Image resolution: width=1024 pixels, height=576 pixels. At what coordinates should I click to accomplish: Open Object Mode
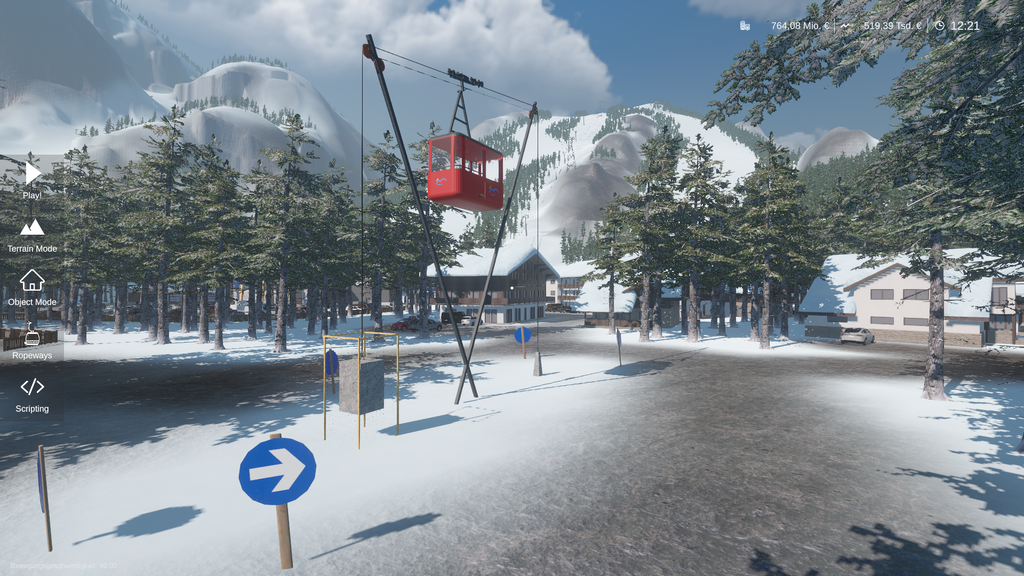32,285
